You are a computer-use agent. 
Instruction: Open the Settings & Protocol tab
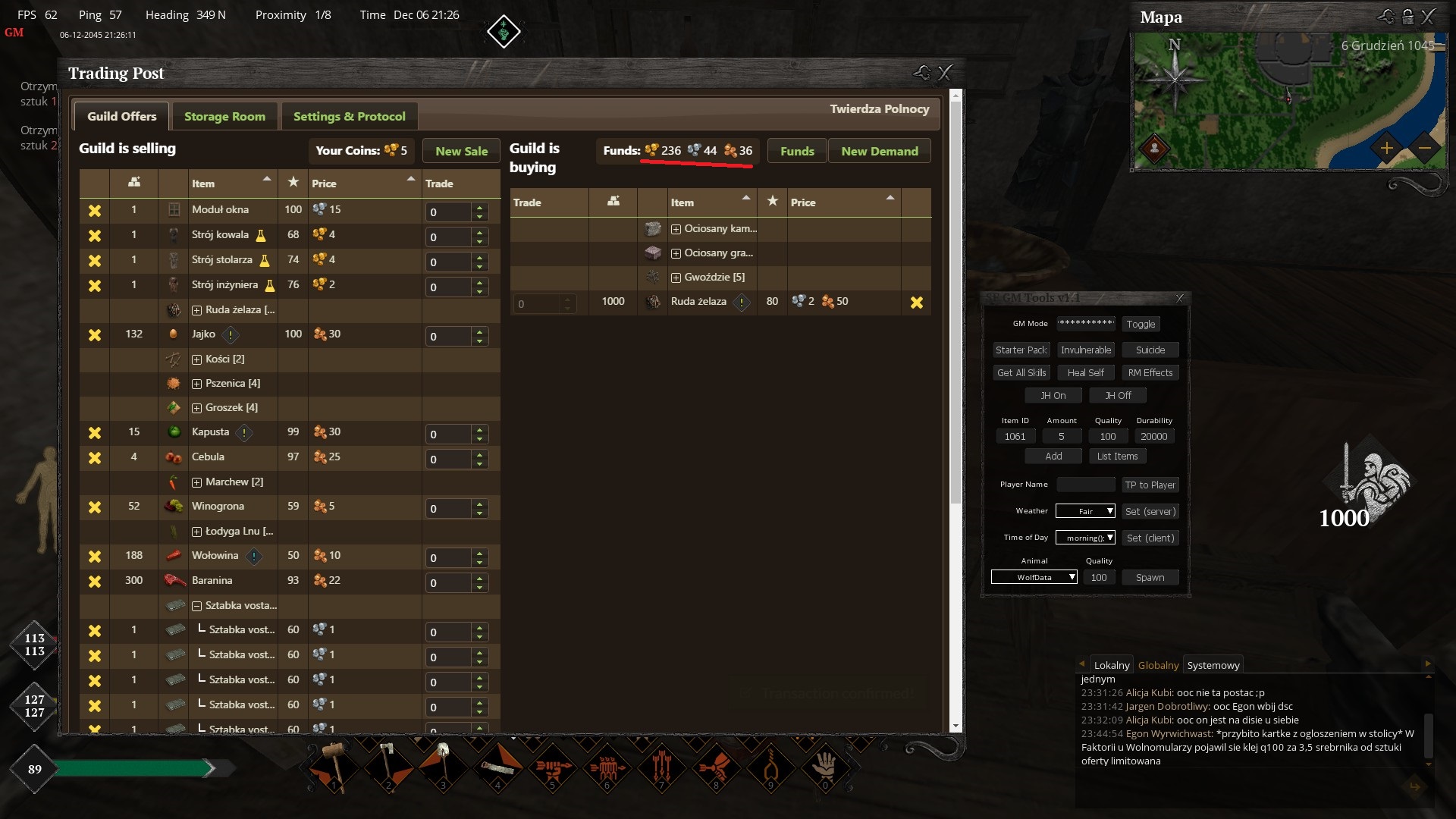coord(349,116)
